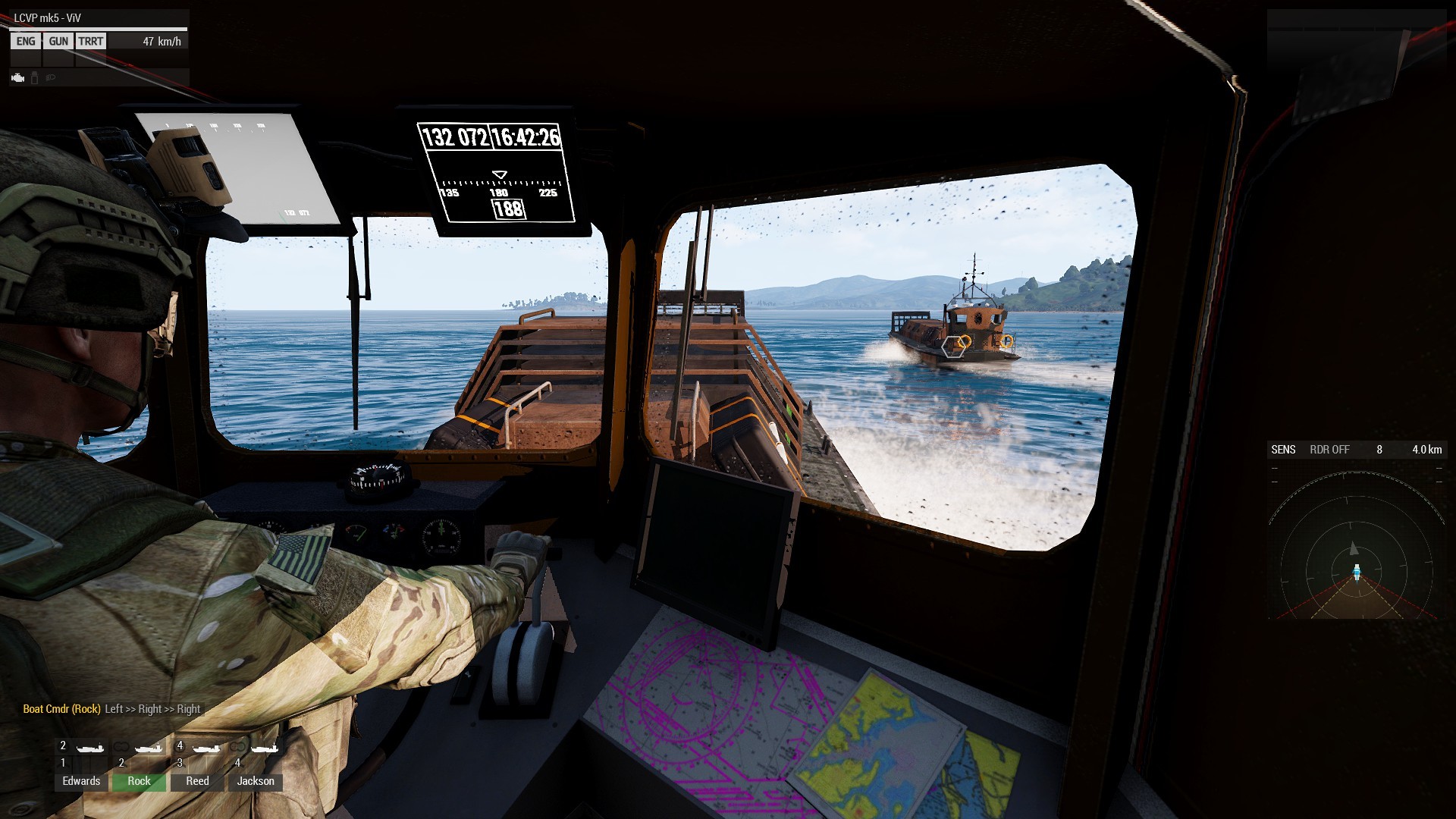Screen dimensions: 1456x819
Task: Click the TRRT damage indicator
Action: [90, 42]
